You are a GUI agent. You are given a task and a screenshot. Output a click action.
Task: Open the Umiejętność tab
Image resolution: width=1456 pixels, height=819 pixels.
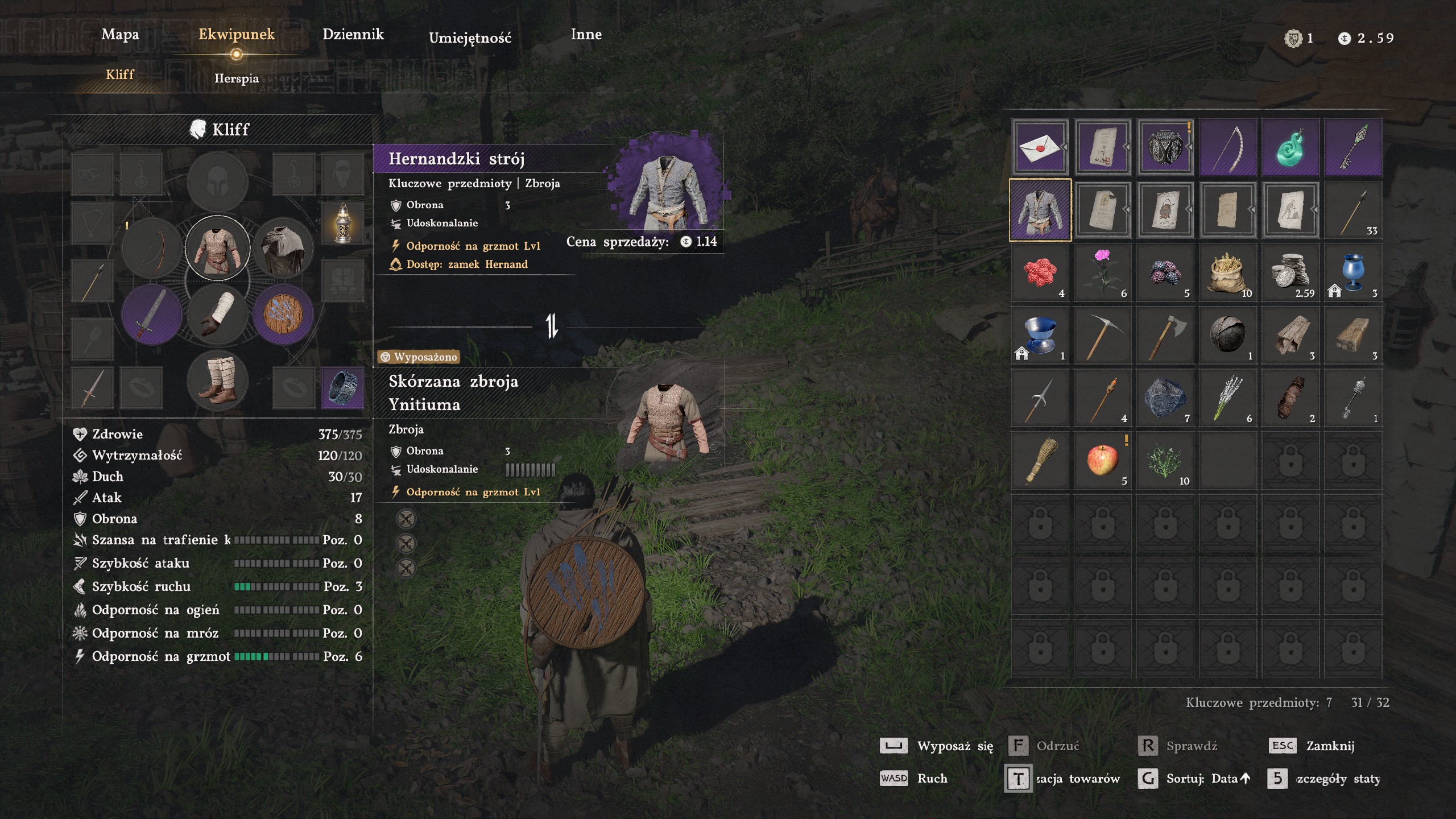coord(470,38)
